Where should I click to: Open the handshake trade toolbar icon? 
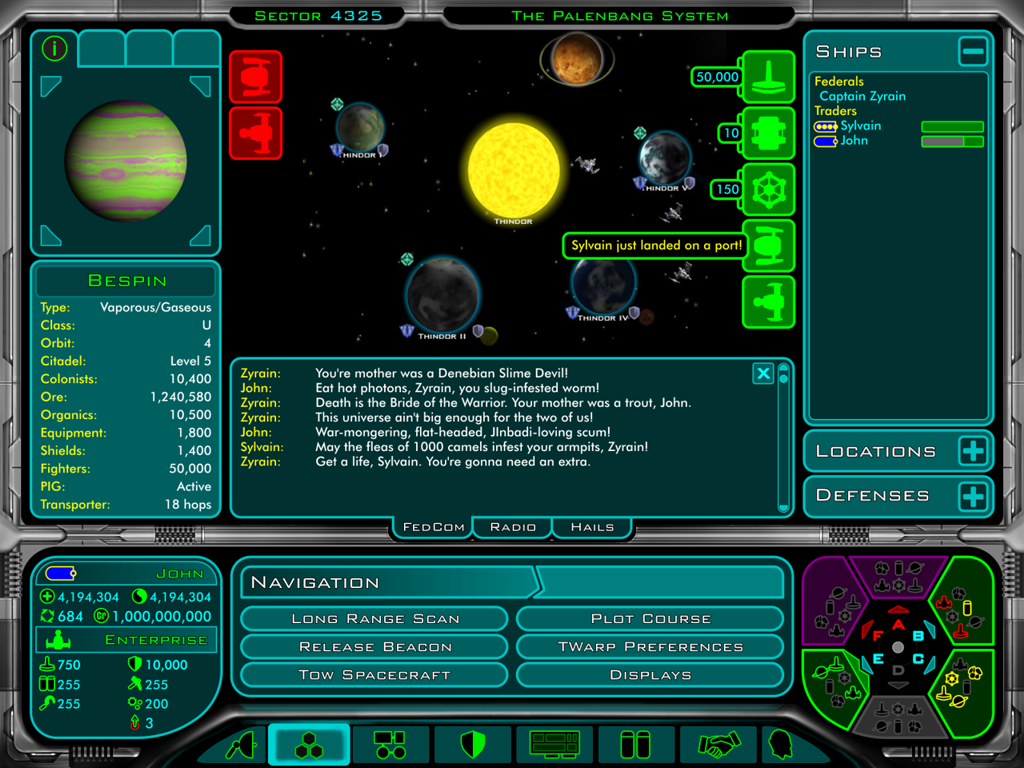(x=716, y=745)
